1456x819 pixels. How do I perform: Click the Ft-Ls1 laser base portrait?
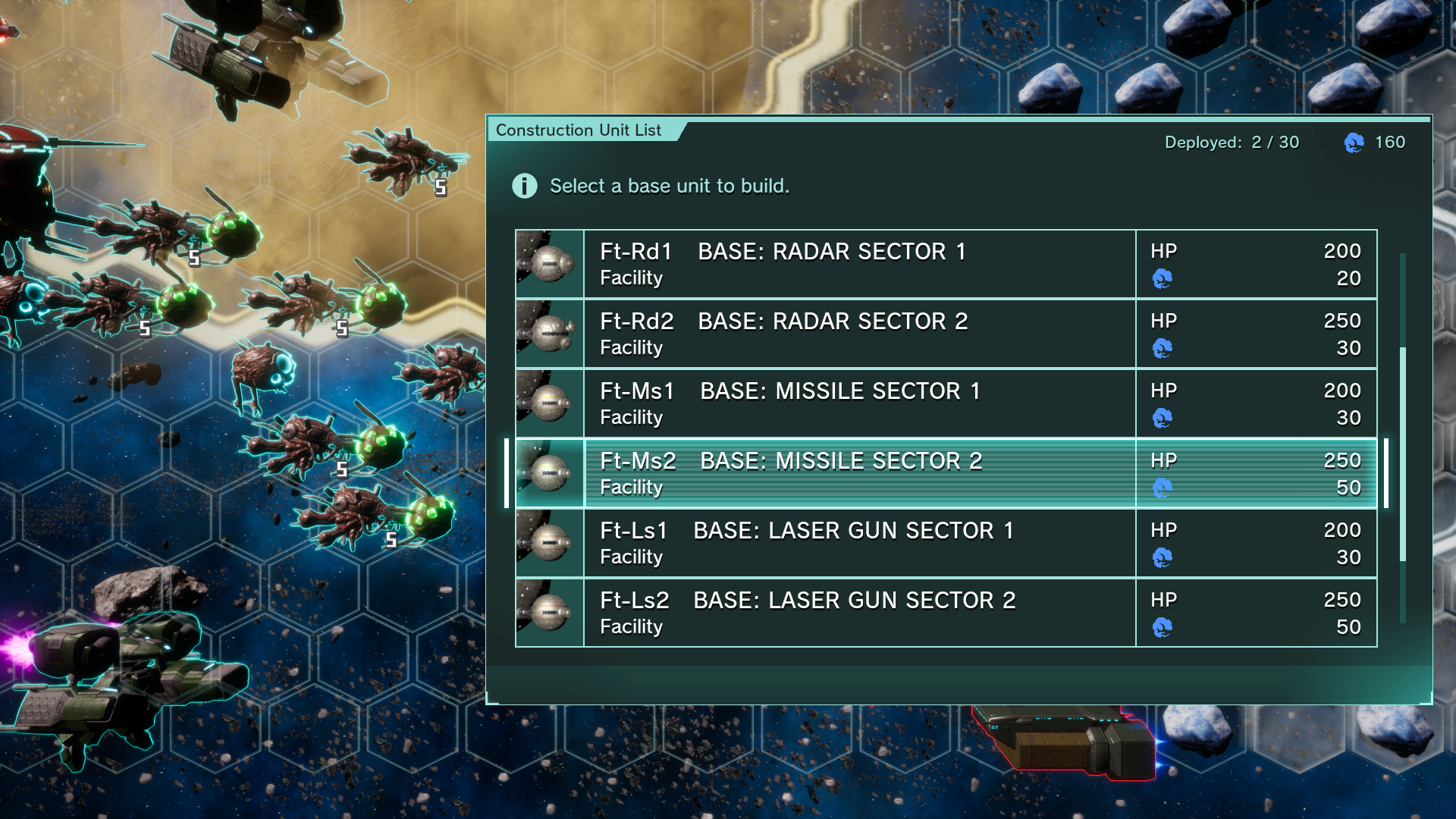click(549, 542)
